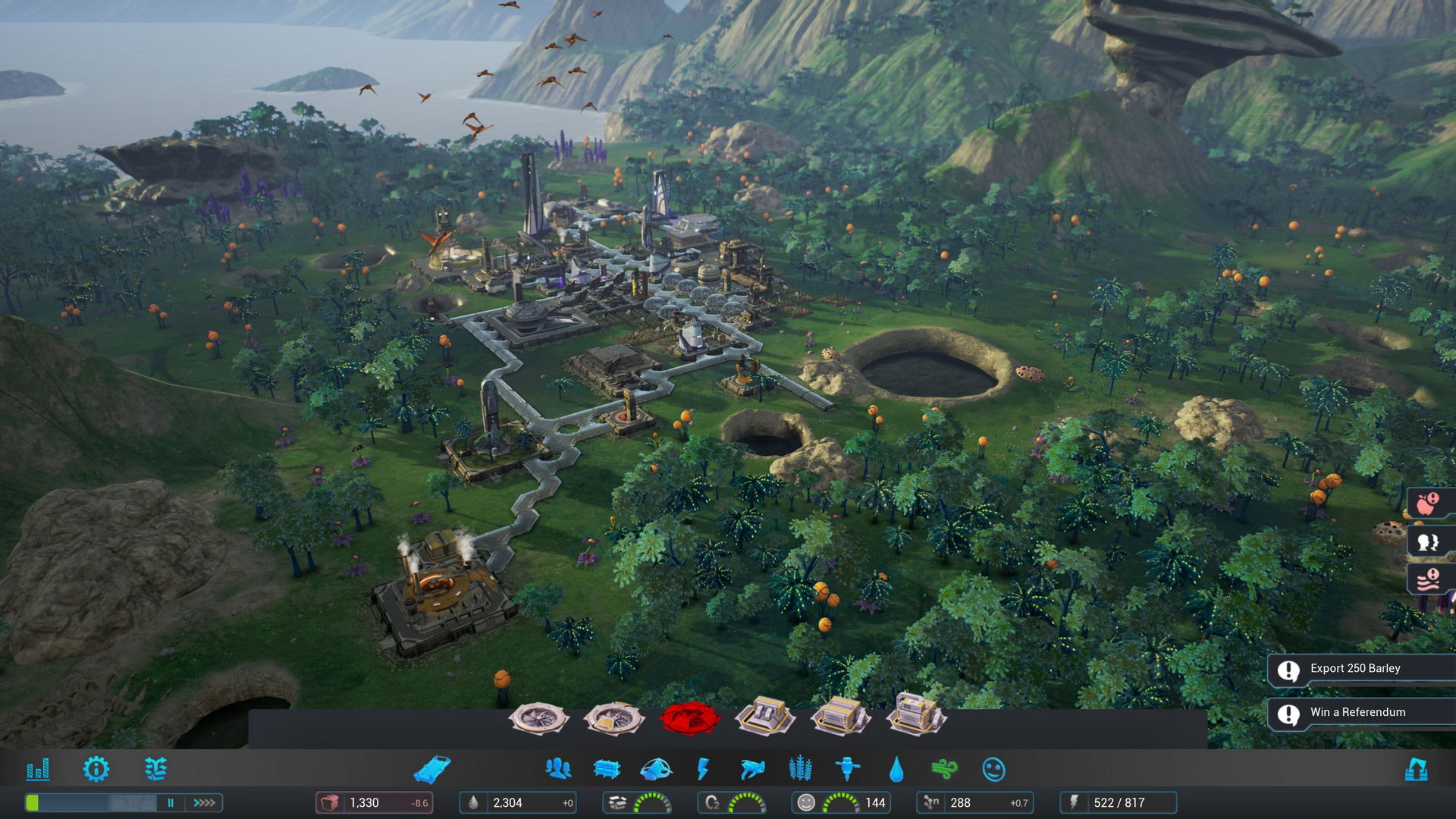Viewport: 1456px width, 819px height.
Task: Choose the green wind air category
Action: tap(945, 770)
